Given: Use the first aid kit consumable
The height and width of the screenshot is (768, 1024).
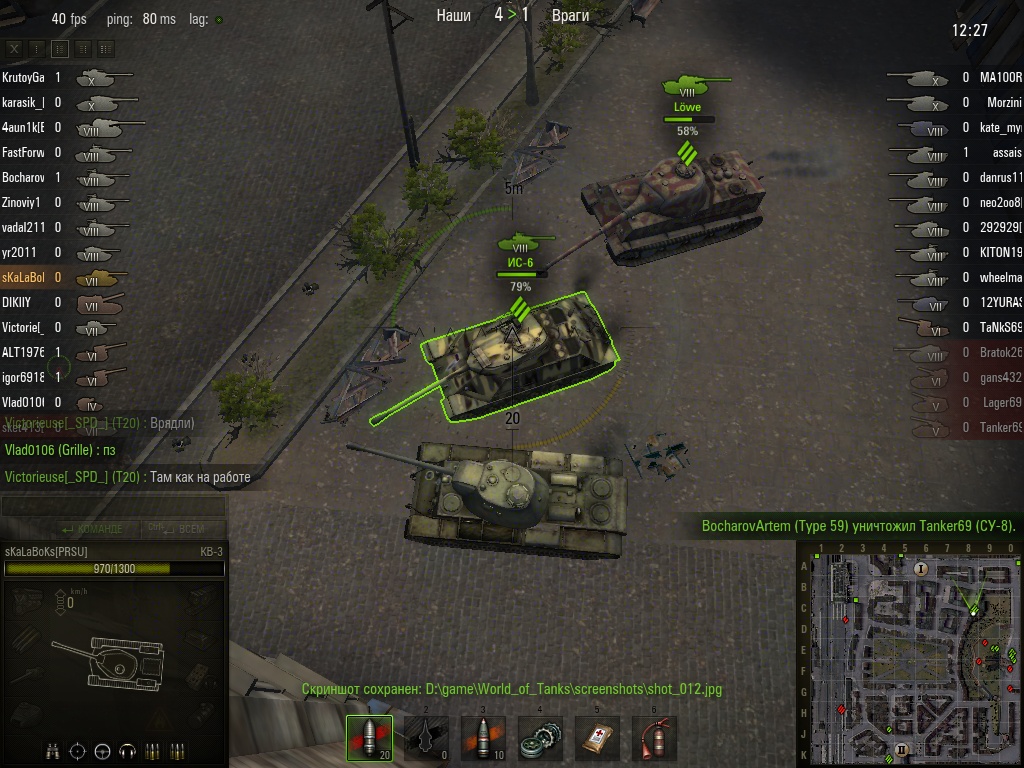Looking at the screenshot, I should [597, 738].
